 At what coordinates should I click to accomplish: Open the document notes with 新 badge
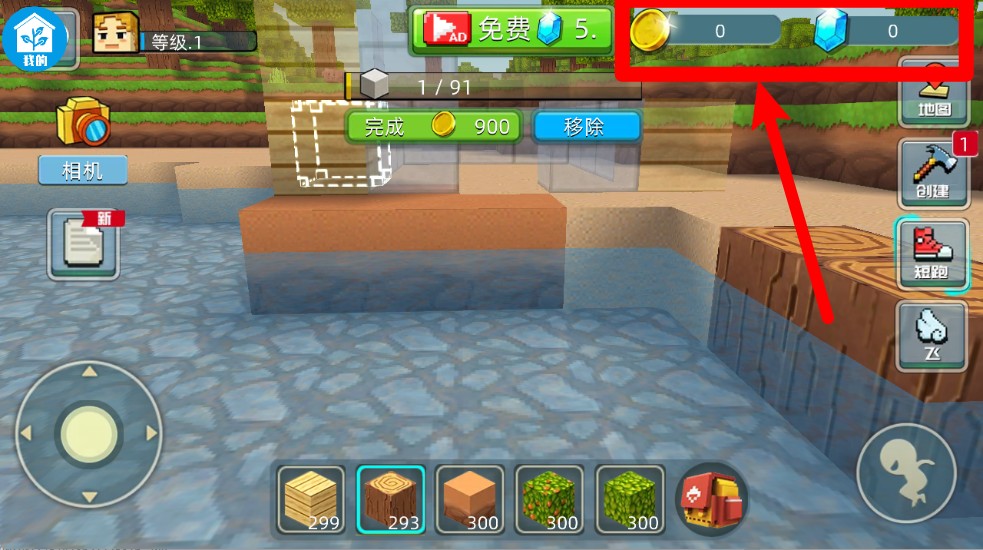[x=84, y=244]
